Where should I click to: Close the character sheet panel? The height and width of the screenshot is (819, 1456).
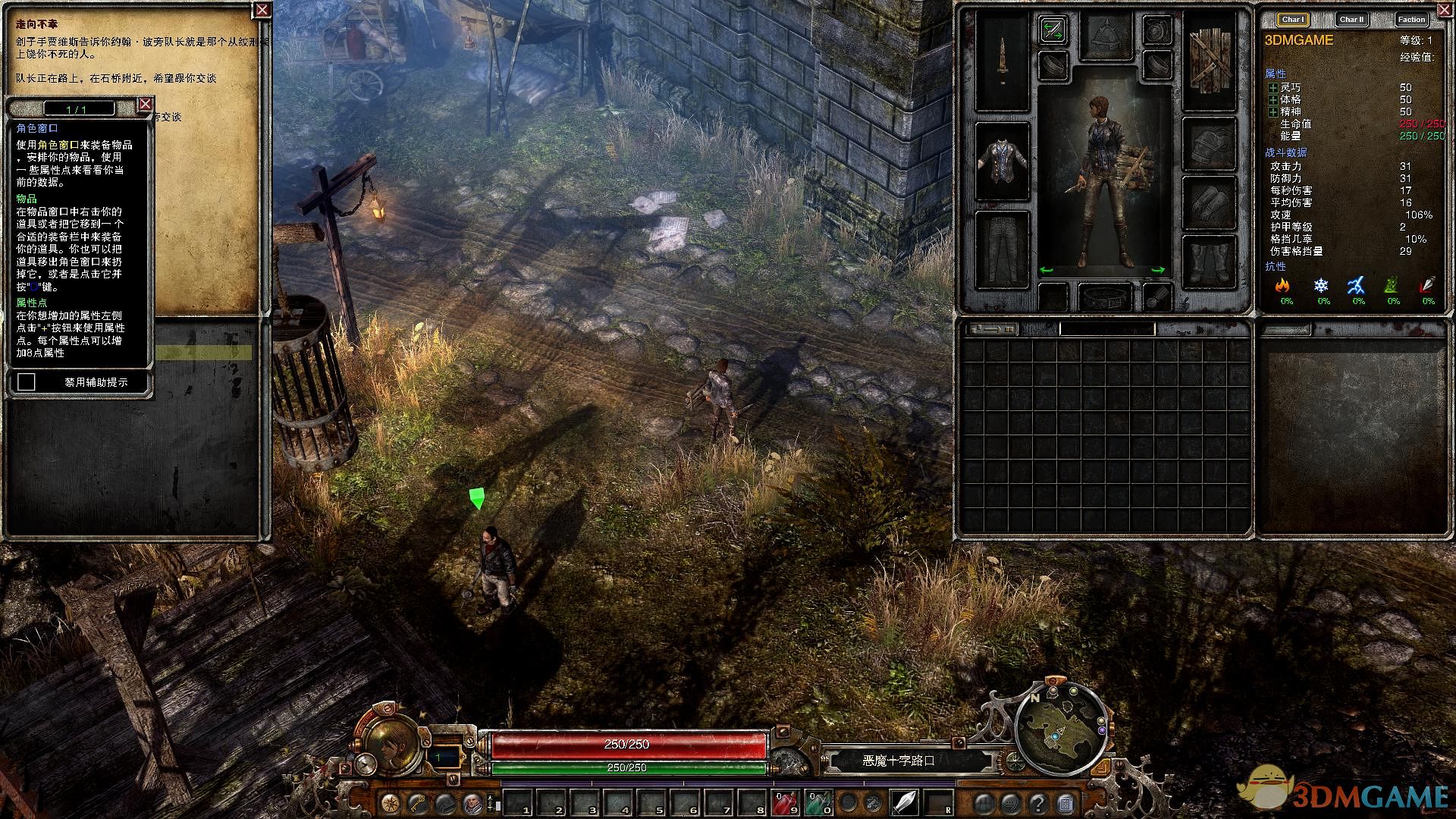1440,9
